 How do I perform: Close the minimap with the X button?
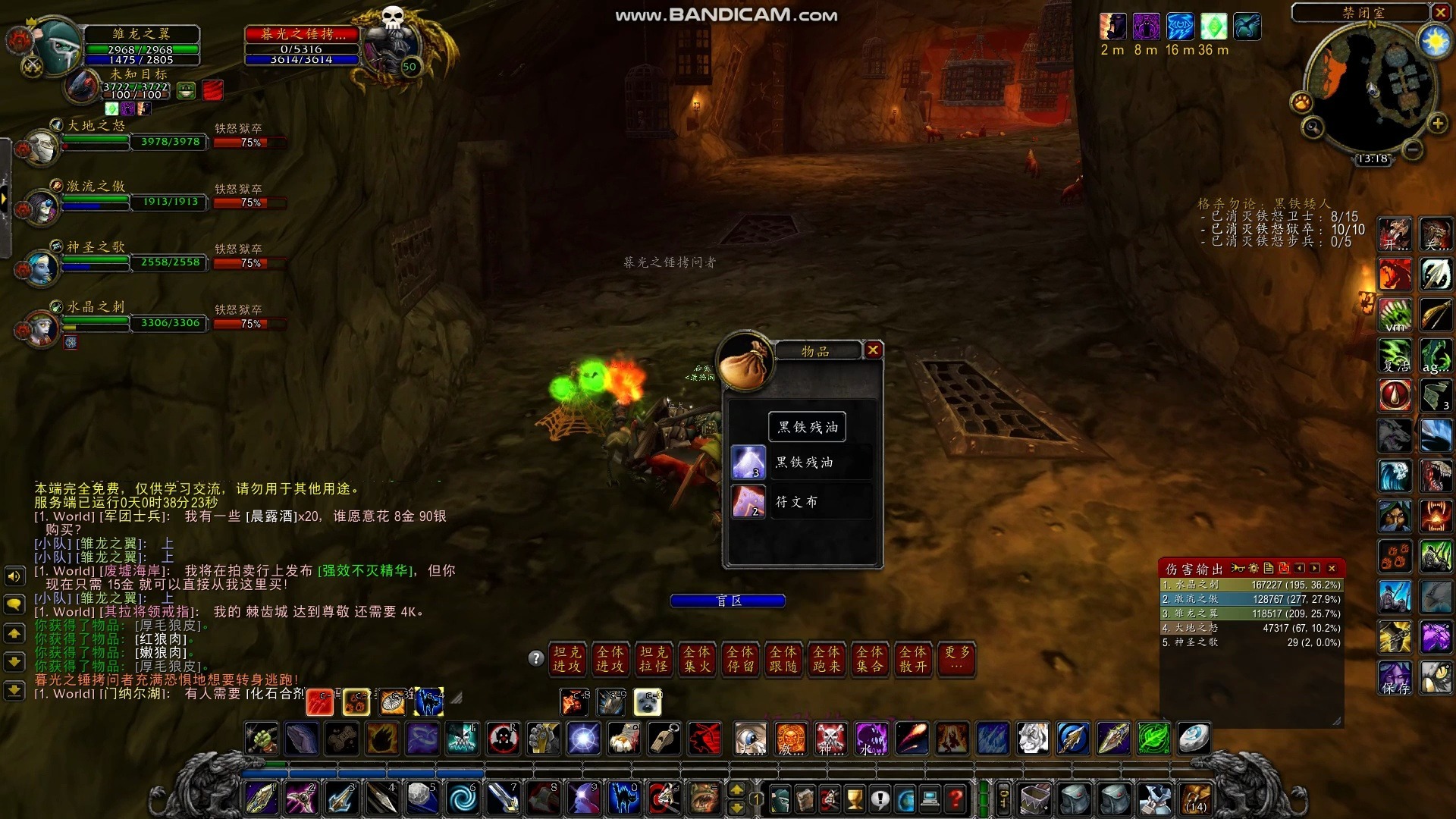pos(1440,12)
